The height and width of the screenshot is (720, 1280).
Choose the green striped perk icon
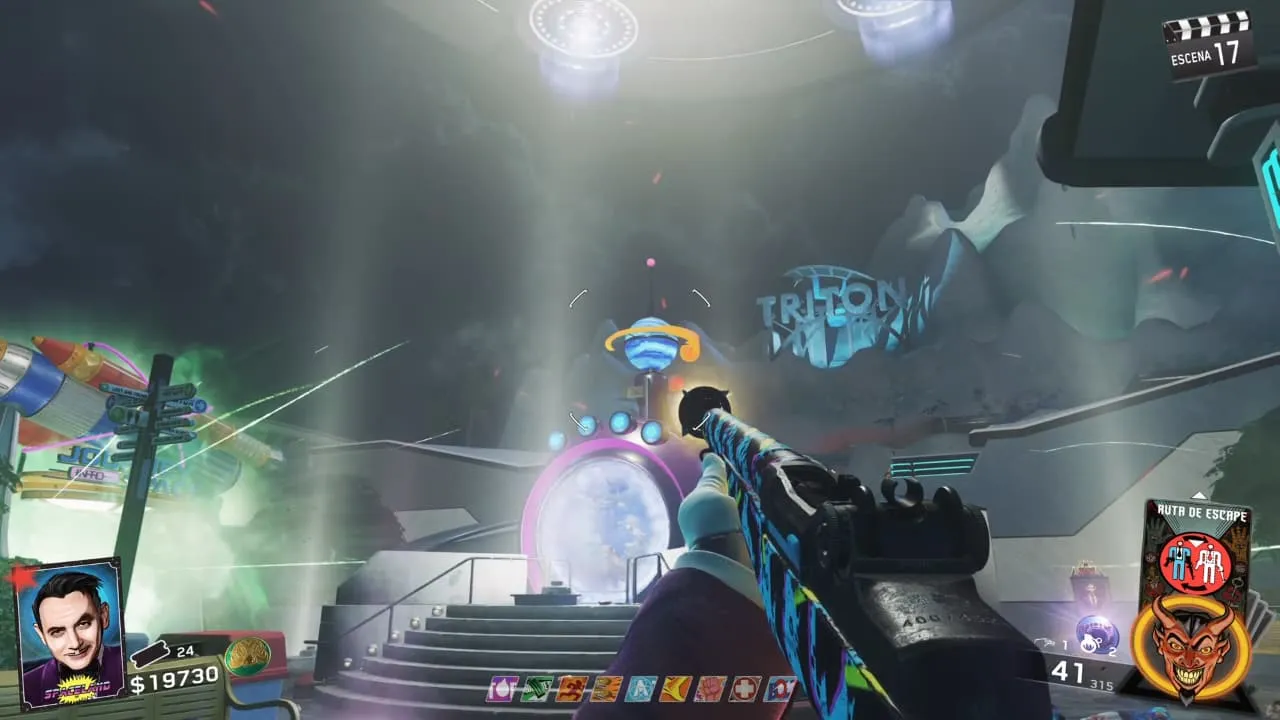[x=536, y=688]
